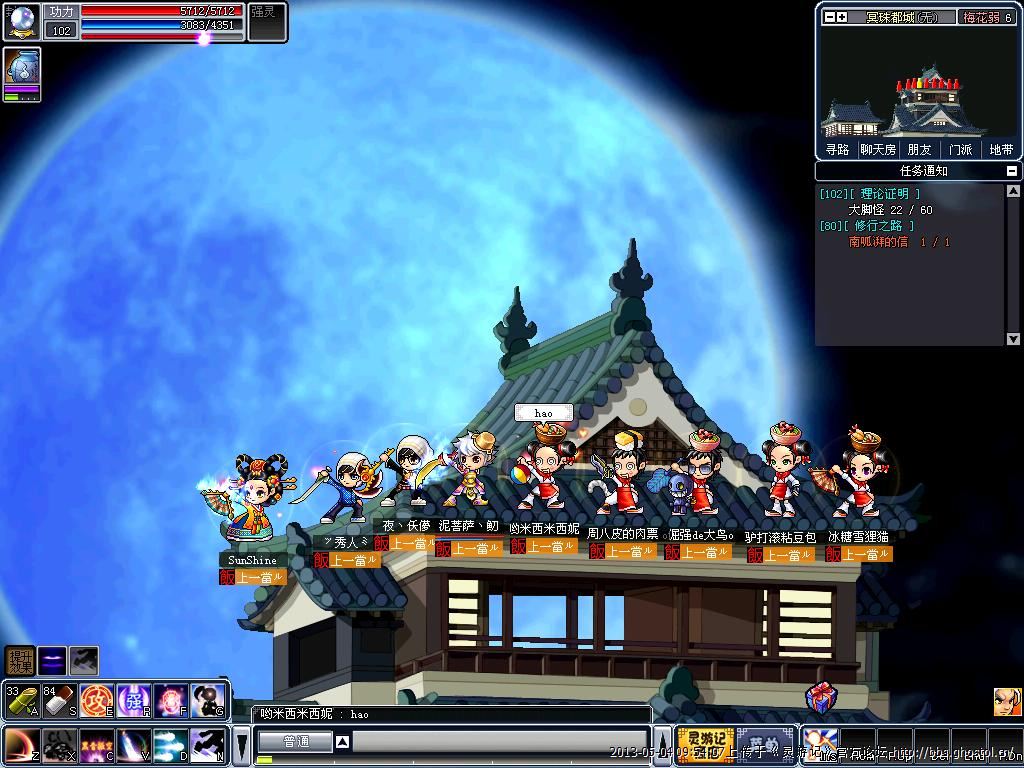The width and height of the screenshot is (1024, 768).
Task: Switch the 普通 chat channel button
Action: tap(295, 742)
